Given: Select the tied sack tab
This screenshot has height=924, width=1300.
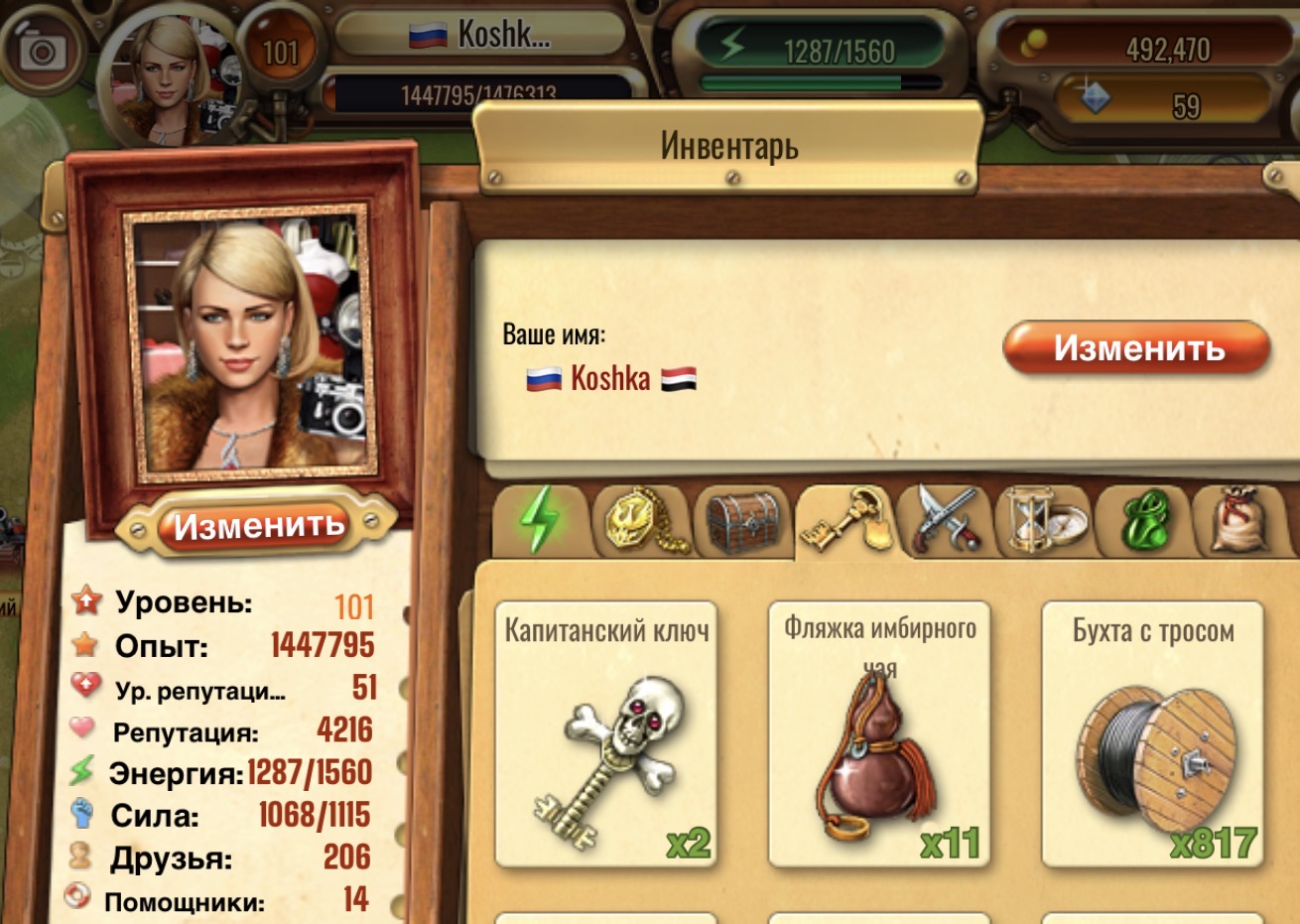Looking at the screenshot, I should [1240, 519].
